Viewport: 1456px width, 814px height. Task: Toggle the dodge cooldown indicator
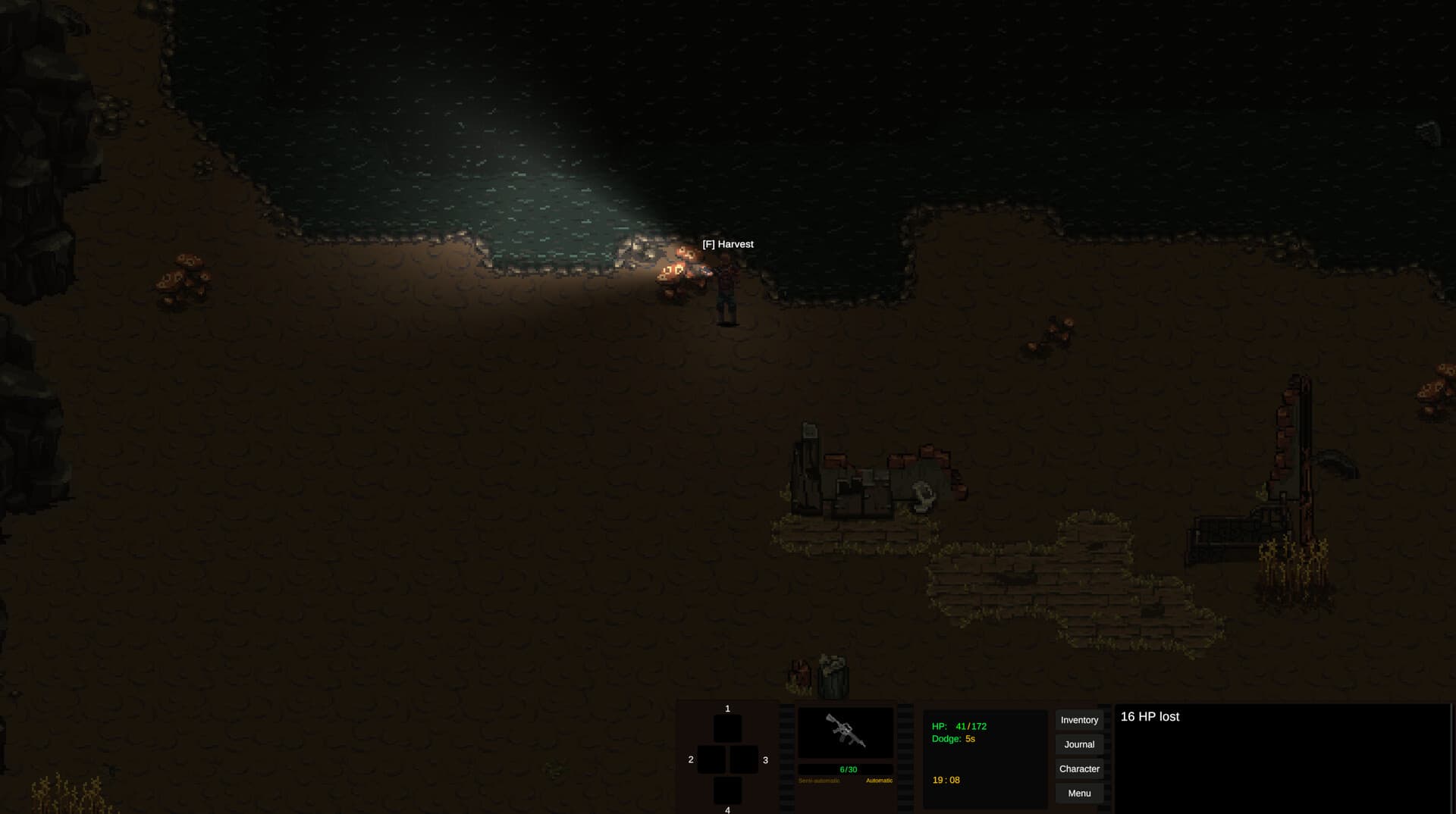pyautogui.click(x=953, y=737)
